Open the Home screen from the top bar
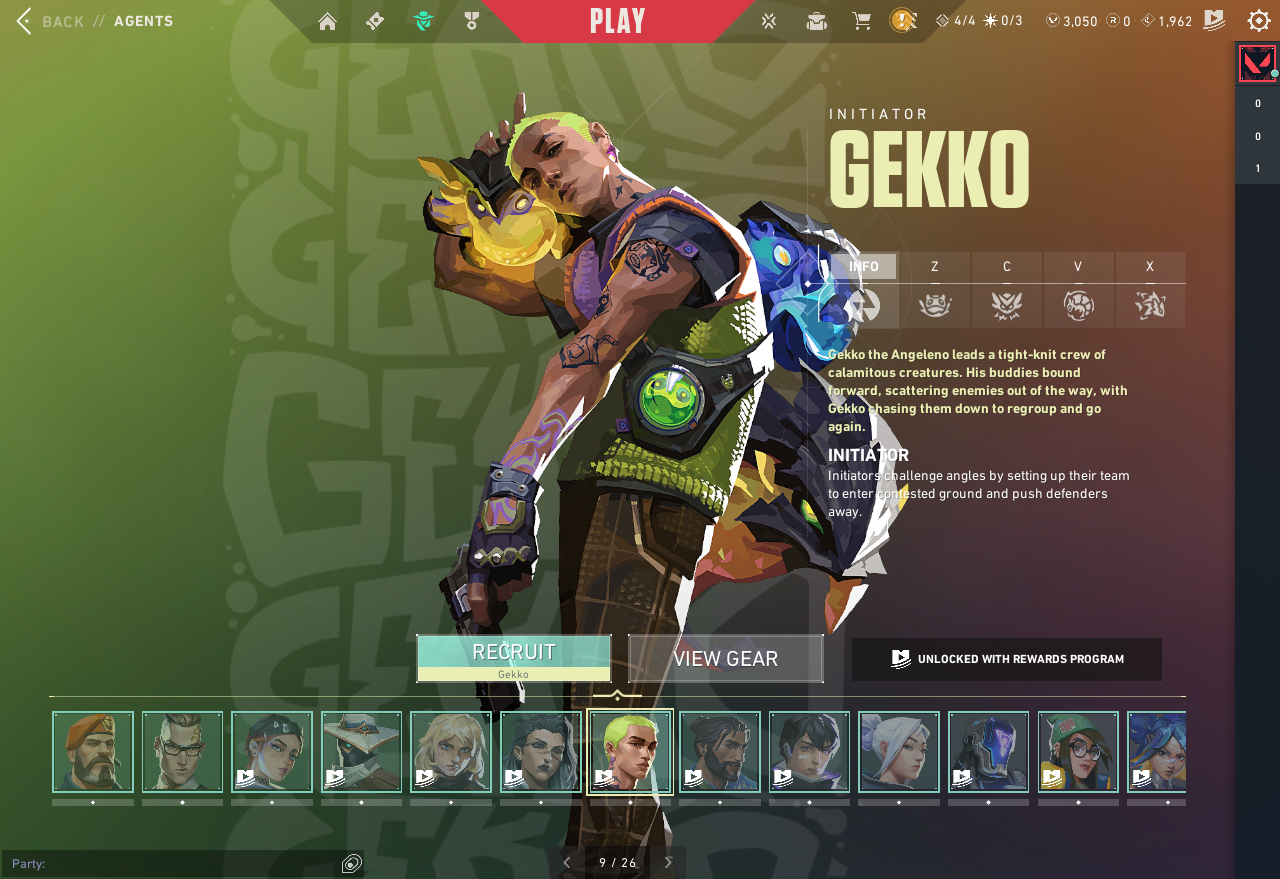1280x879 pixels. pyautogui.click(x=327, y=21)
